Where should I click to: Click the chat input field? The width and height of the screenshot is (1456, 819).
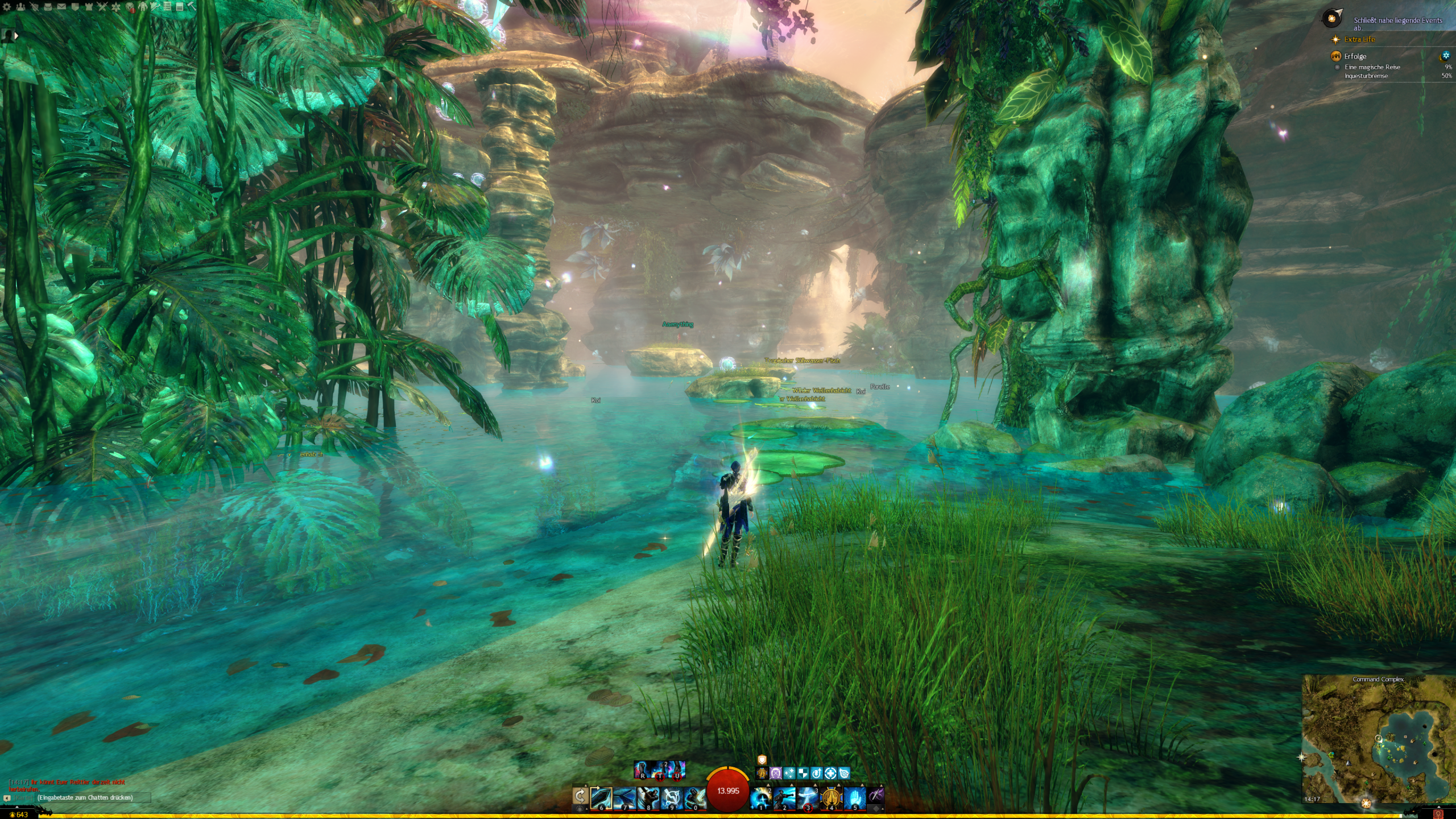(85, 797)
